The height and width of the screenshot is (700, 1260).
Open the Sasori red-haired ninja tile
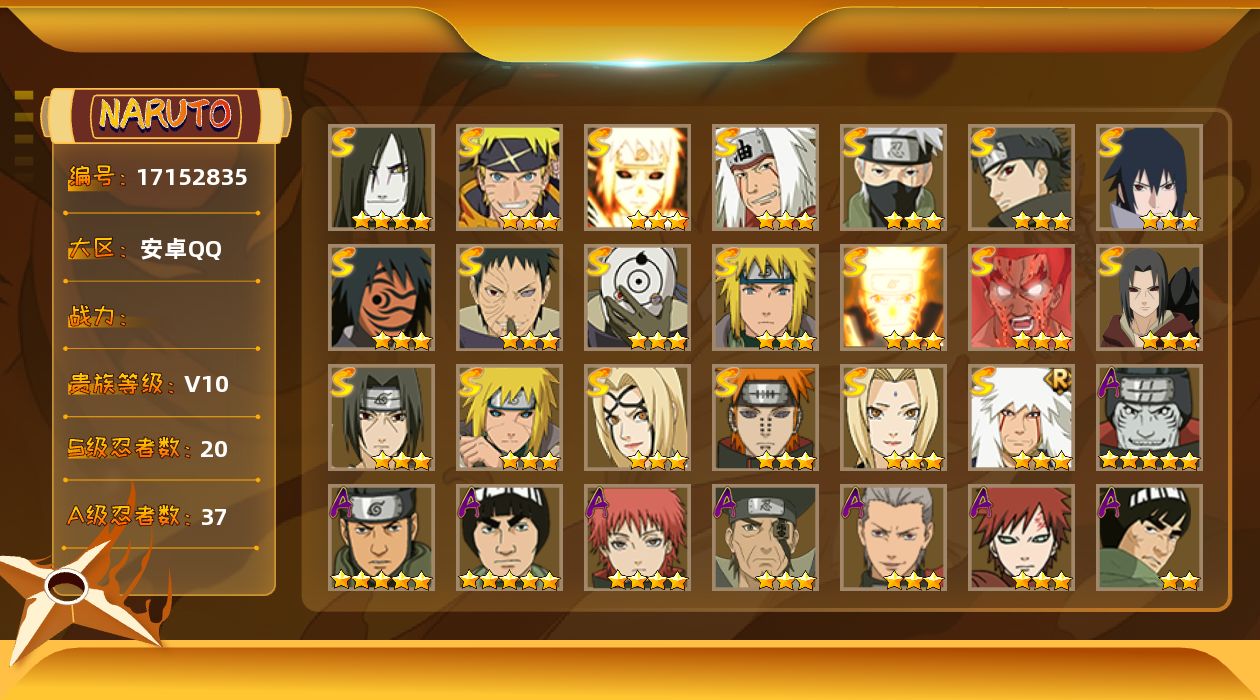tap(637, 537)
